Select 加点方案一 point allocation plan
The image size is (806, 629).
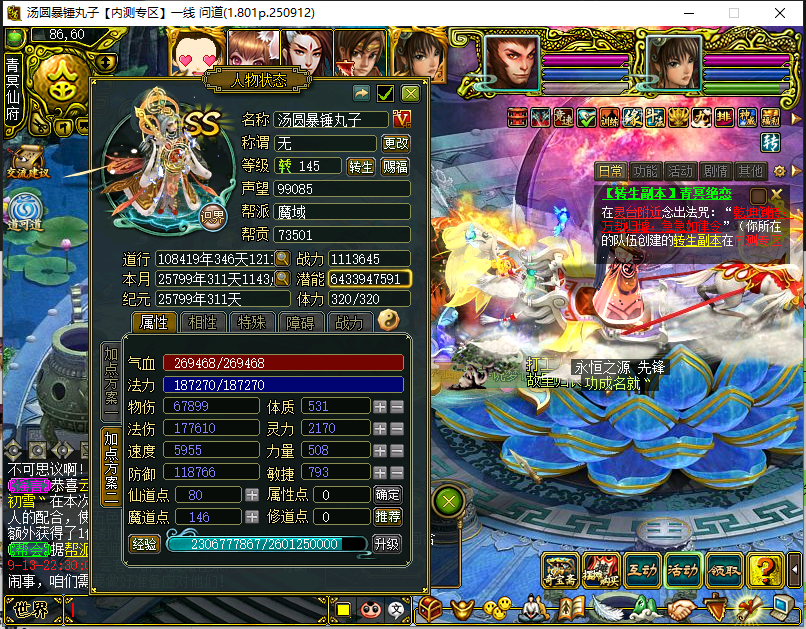click(x=111, y=380)
